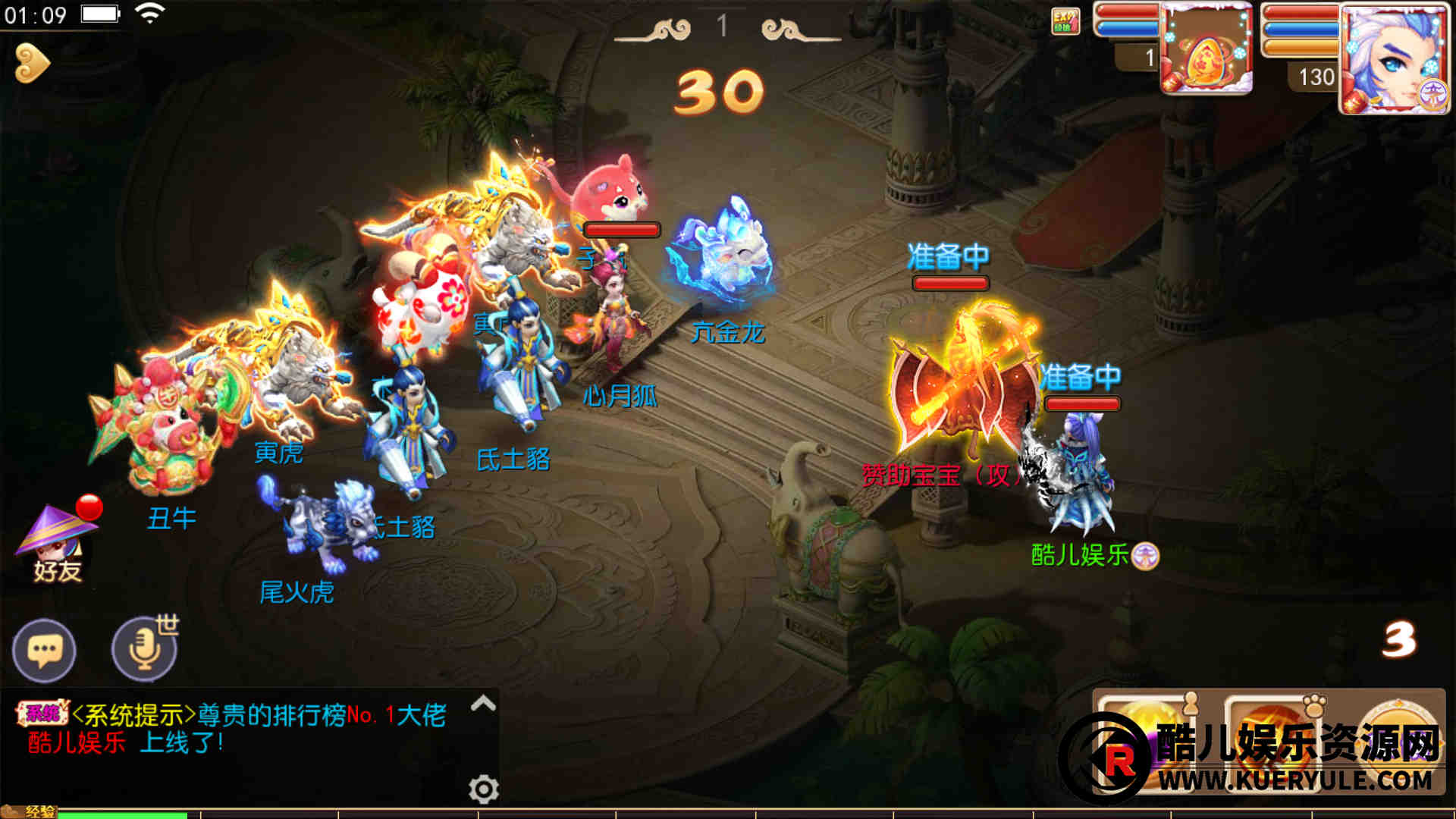
Task: Activate the world voice microphone button
Action: coord(144,650)
